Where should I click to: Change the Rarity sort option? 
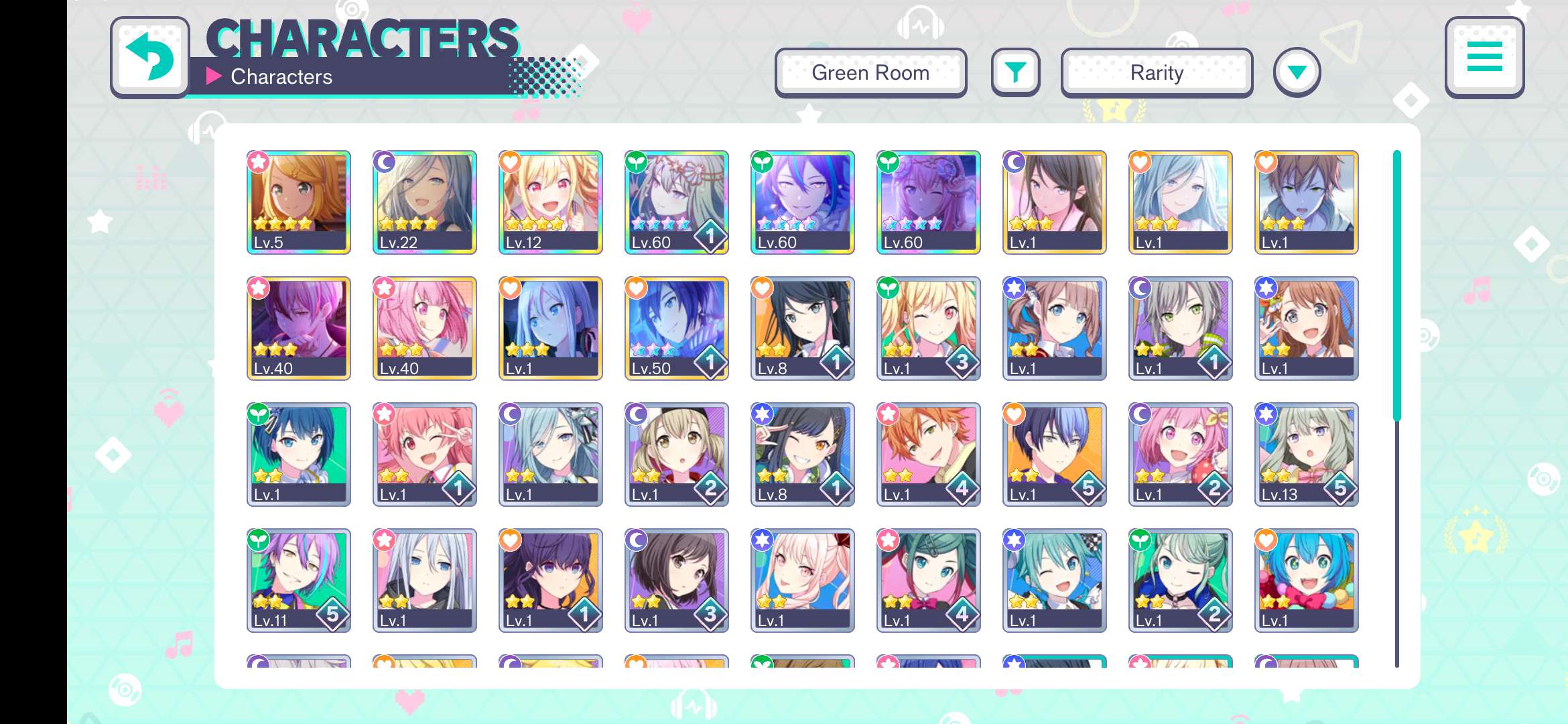point(1157,72)
